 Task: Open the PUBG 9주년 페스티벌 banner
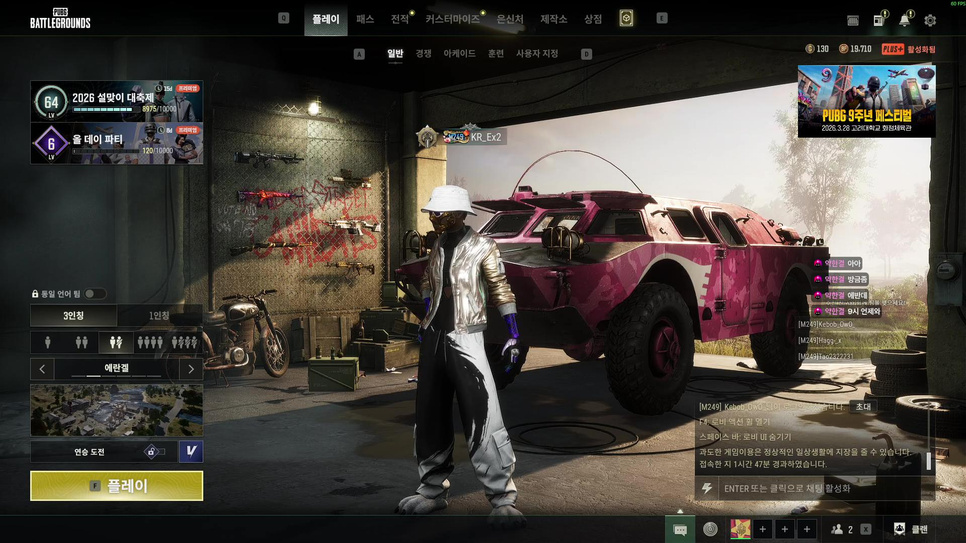click(x=866, y=101)
